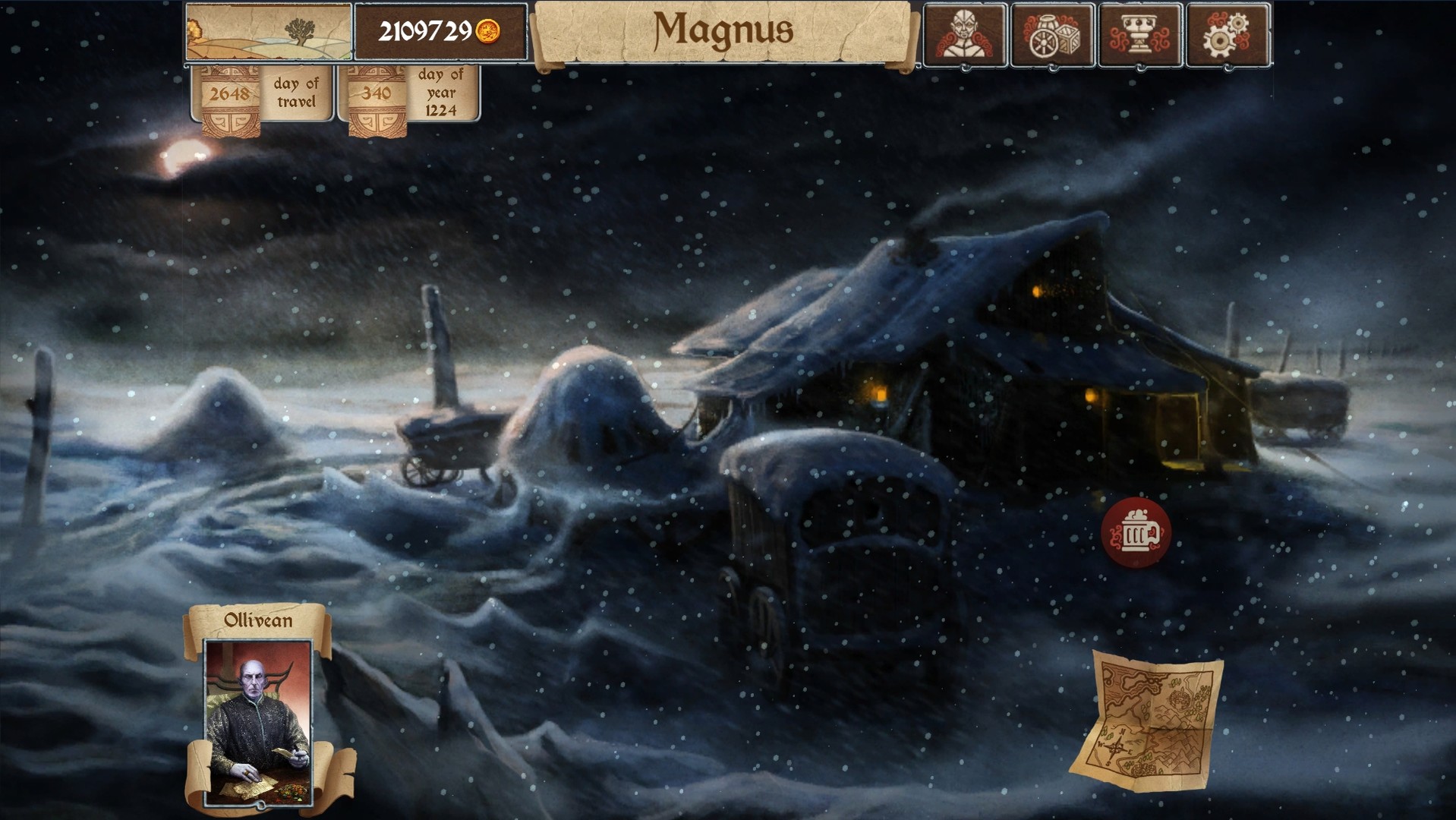
Task: Open the character roster panel
Action: point(964,33)
